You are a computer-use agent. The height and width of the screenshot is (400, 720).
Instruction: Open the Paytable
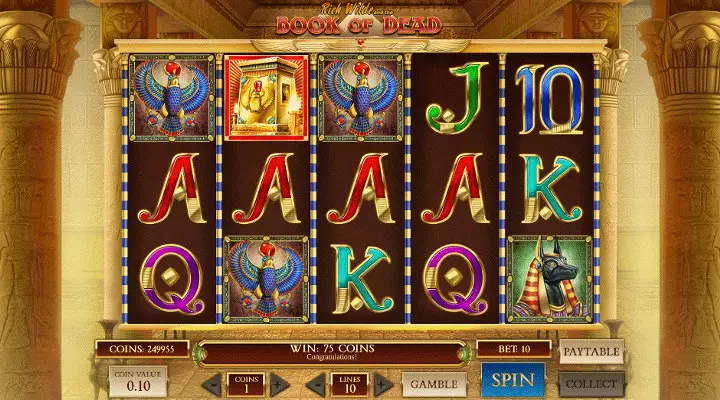click(x=591, y=352)
